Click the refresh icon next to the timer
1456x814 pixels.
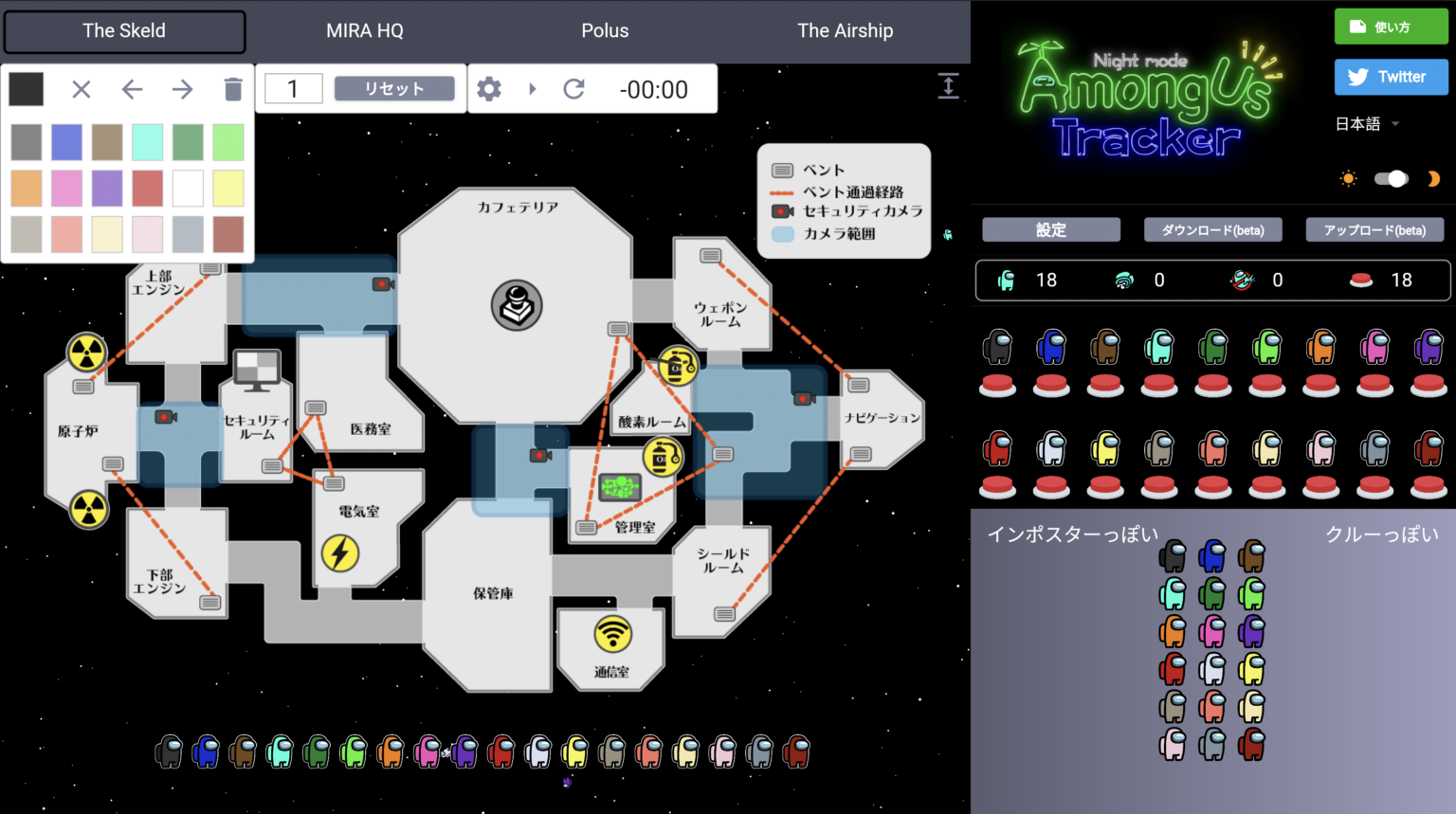(573, 88)
